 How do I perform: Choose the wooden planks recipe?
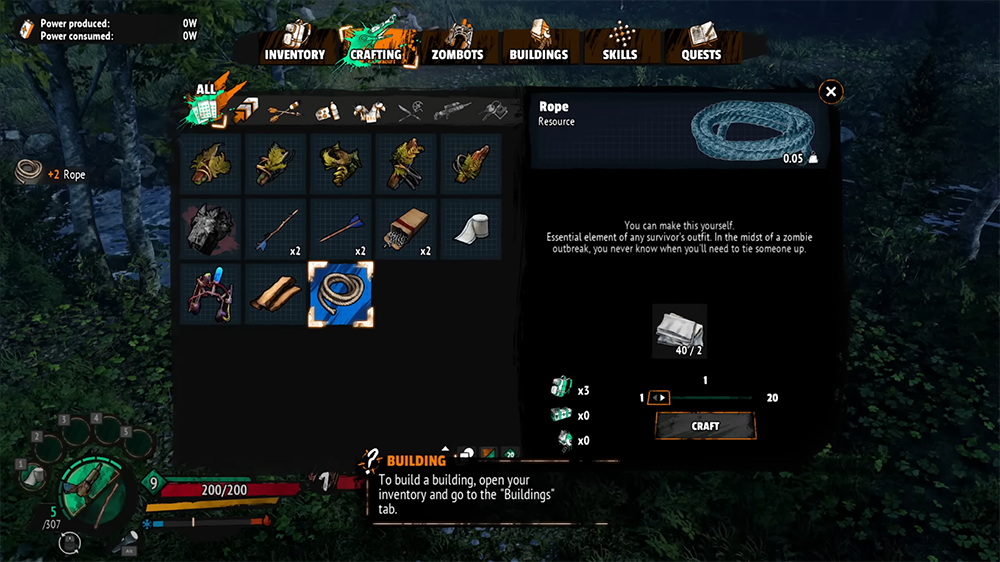click(x=277, y=294)
